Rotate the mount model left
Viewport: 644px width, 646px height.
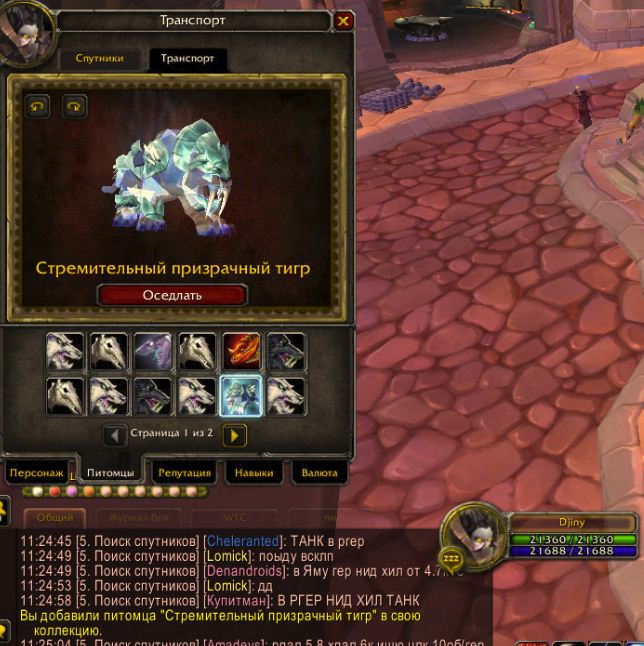(x=38, y=106)
